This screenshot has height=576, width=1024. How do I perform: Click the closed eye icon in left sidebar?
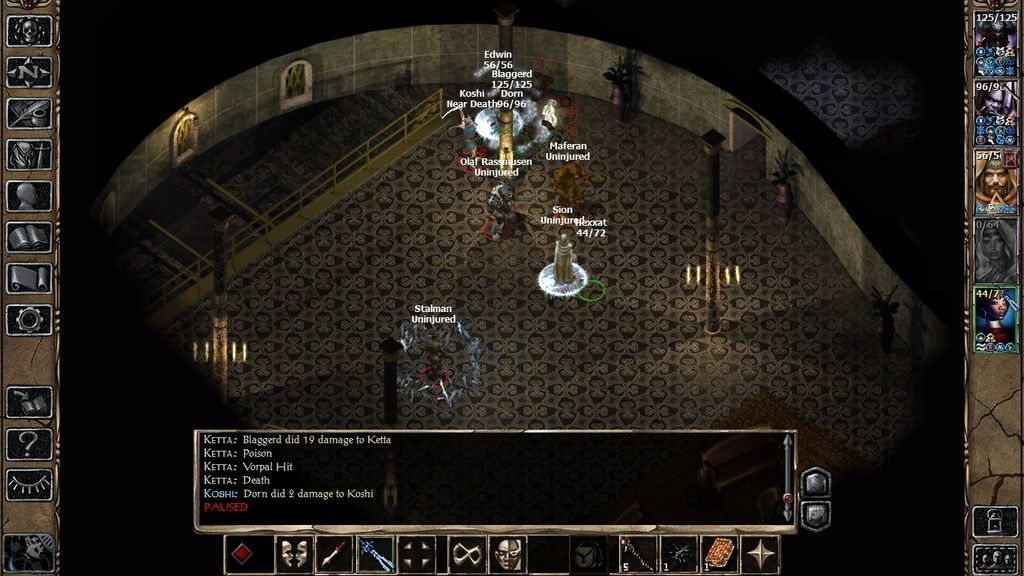(29, 484)
